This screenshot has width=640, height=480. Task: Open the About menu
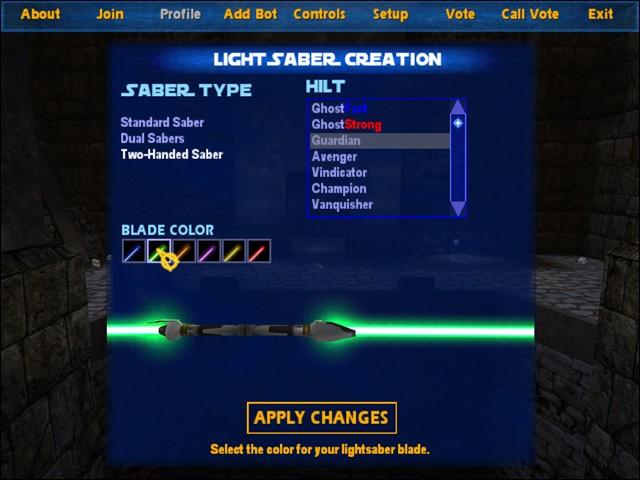(40, 14)
